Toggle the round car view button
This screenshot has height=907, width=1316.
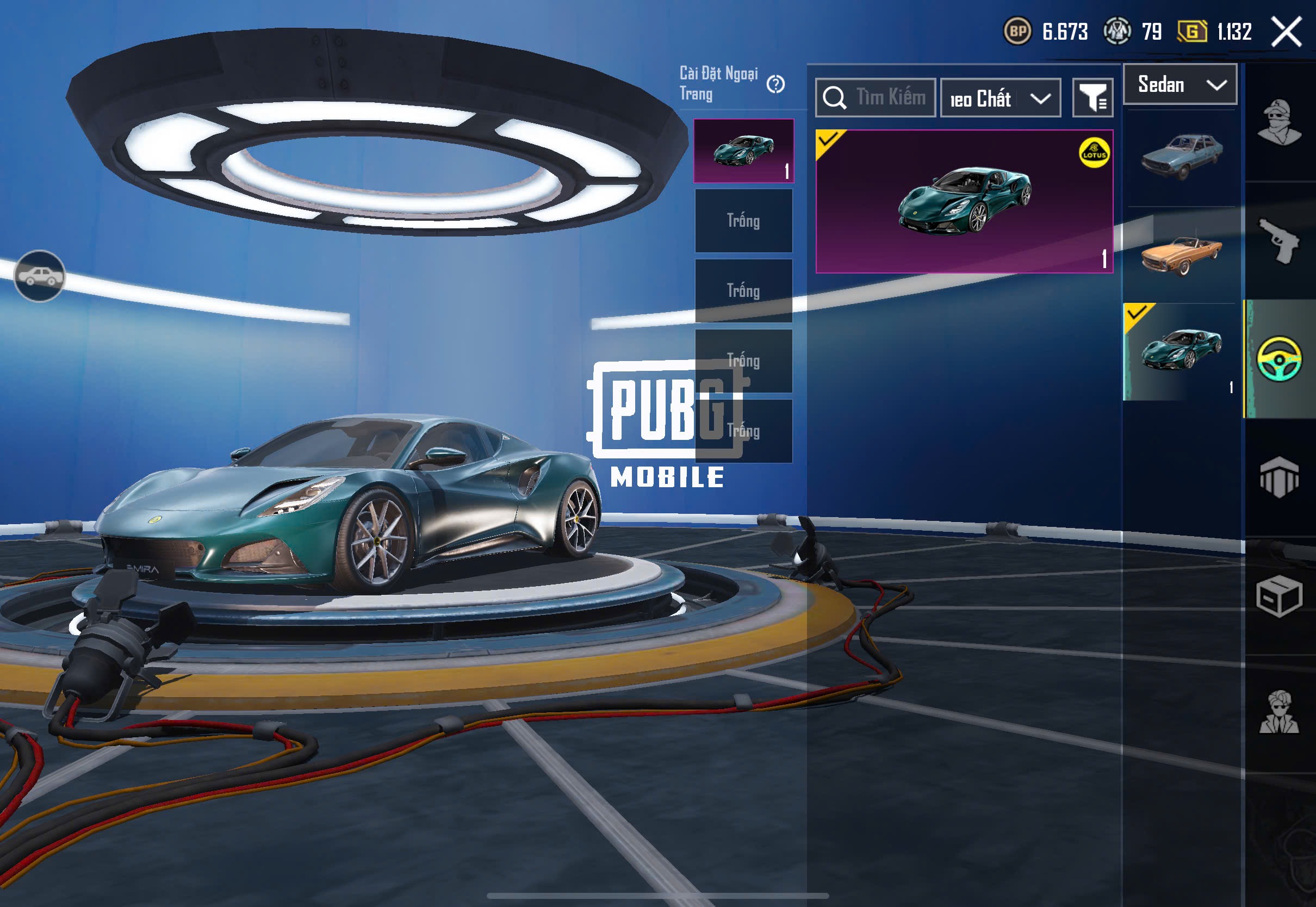tap(39, 276)
